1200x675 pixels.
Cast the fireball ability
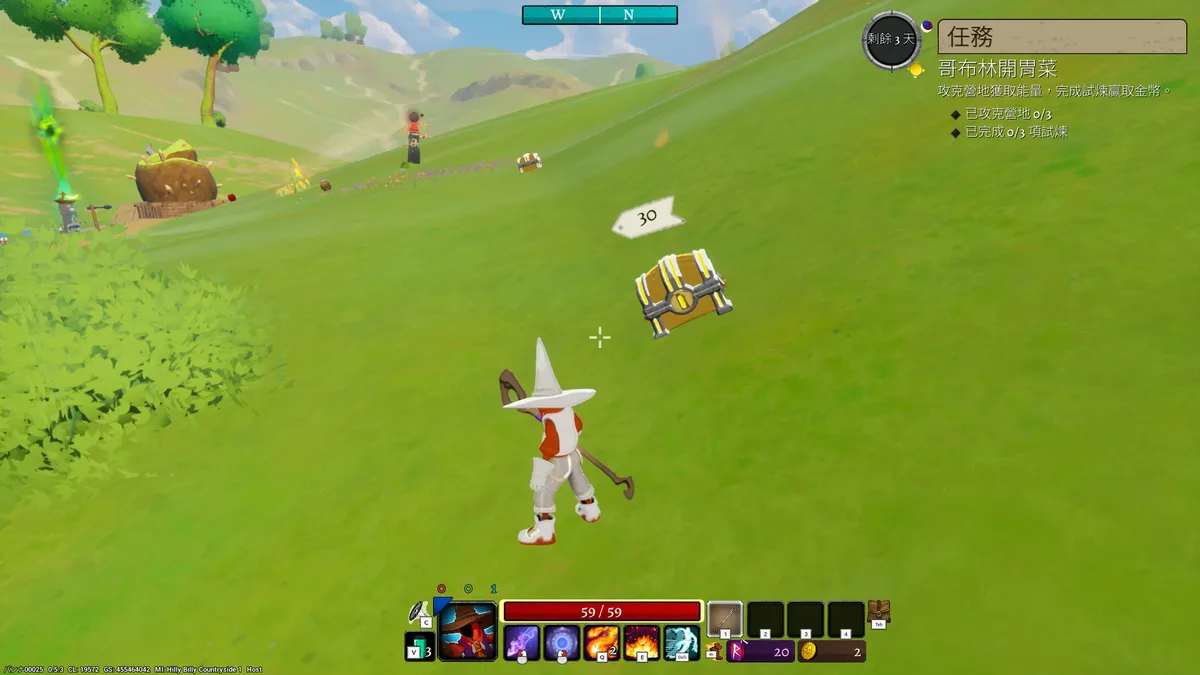(x=602, y=641)
